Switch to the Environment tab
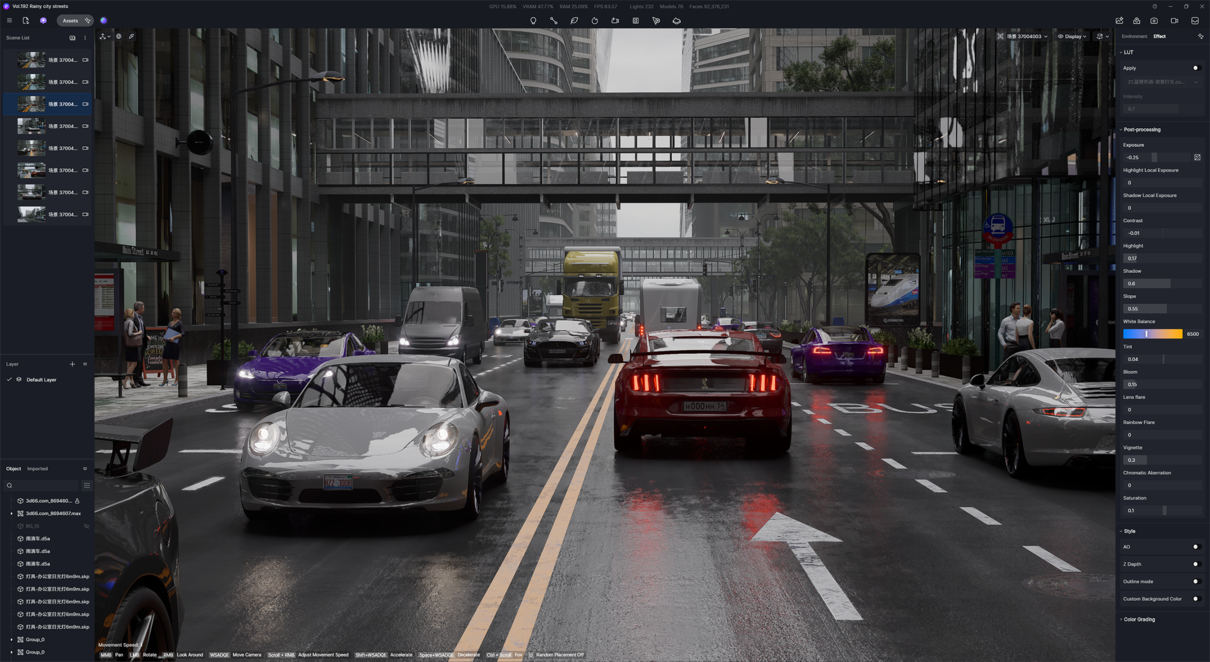Image resolution: width=1210 pixels, height=662 pixels. pos(1134,37)
